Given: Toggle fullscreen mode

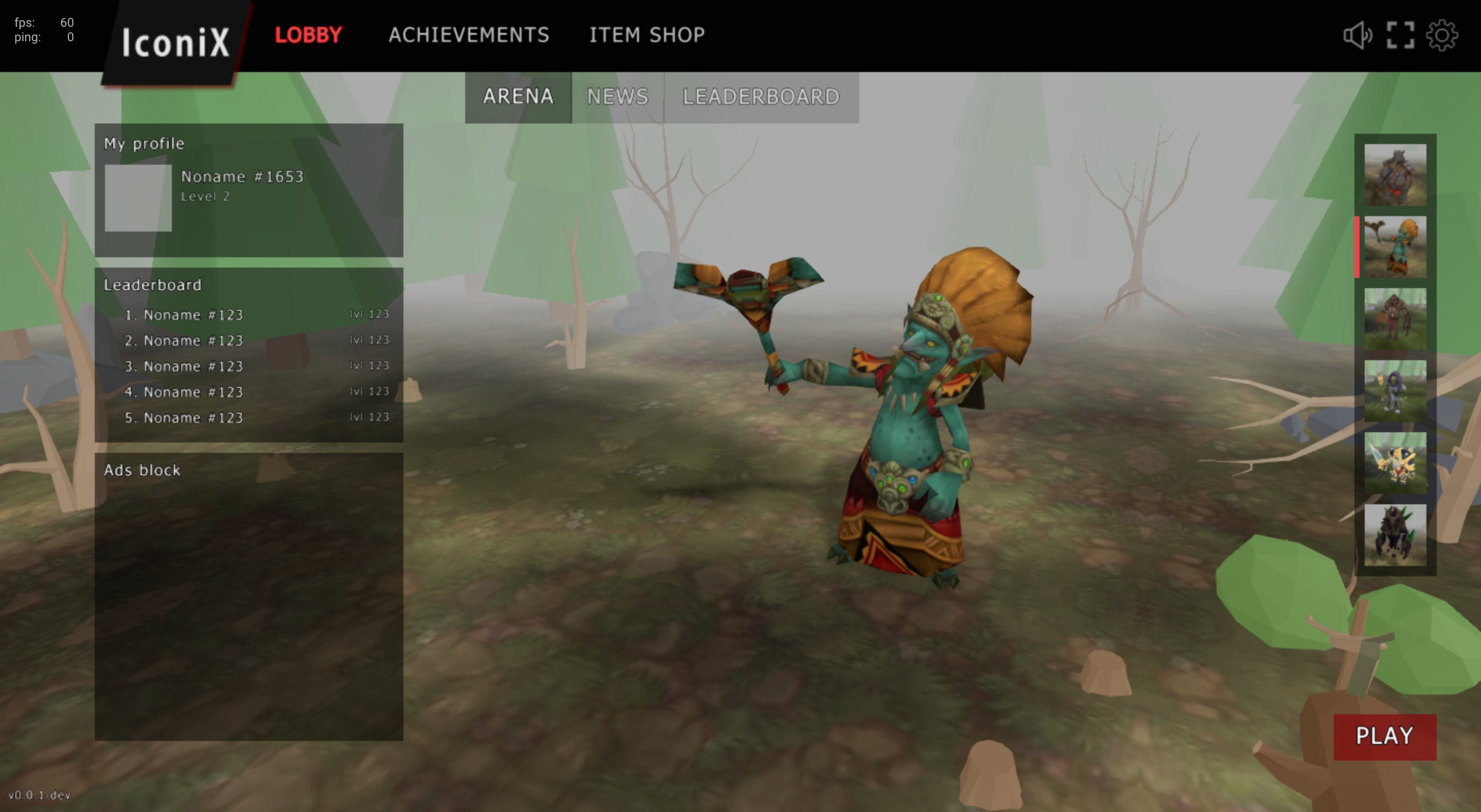Looking at the screenshot, I should click(x=1402, y=35).
